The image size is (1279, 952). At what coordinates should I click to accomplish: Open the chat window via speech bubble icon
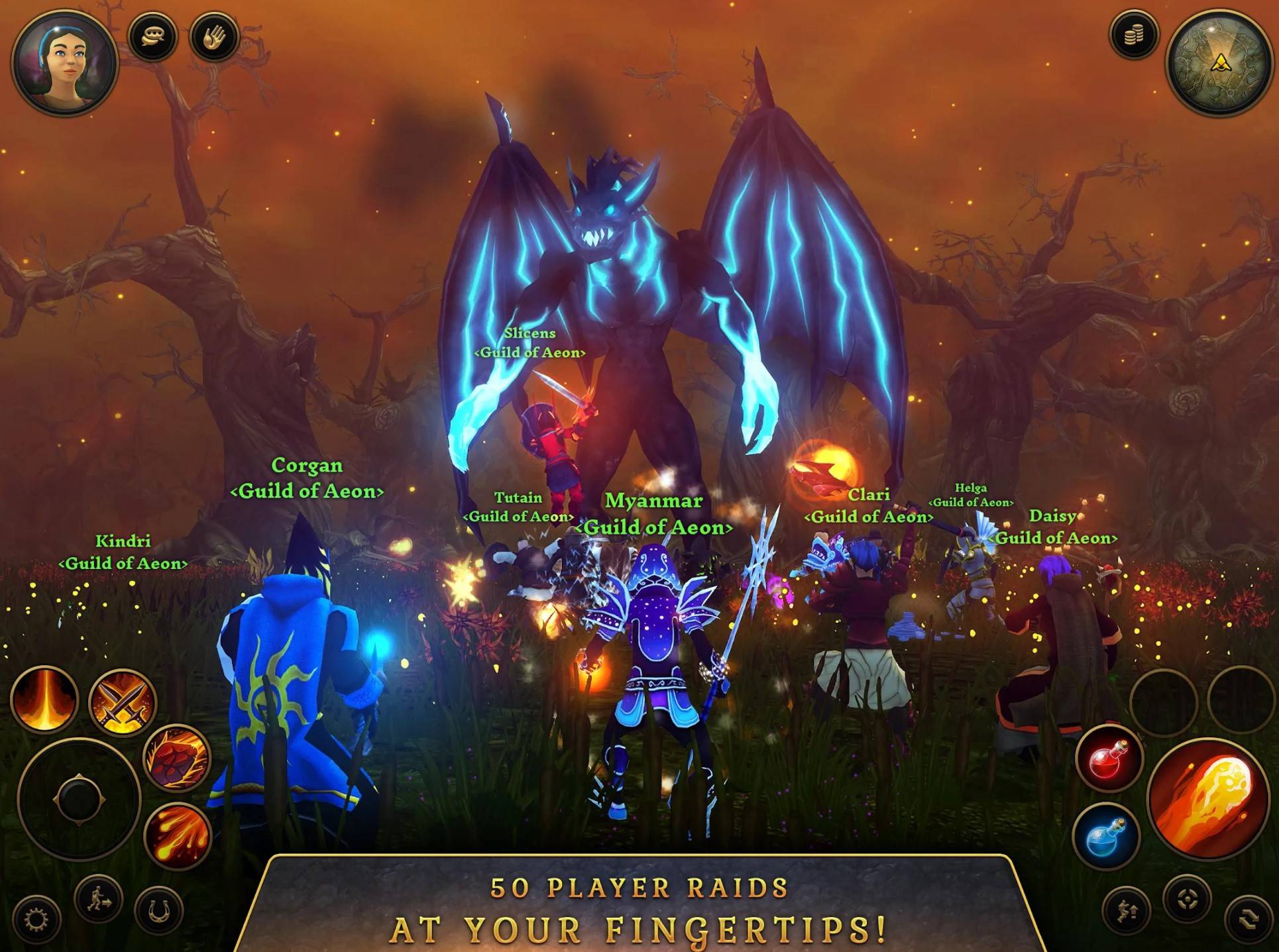click(x=154, y=35)
